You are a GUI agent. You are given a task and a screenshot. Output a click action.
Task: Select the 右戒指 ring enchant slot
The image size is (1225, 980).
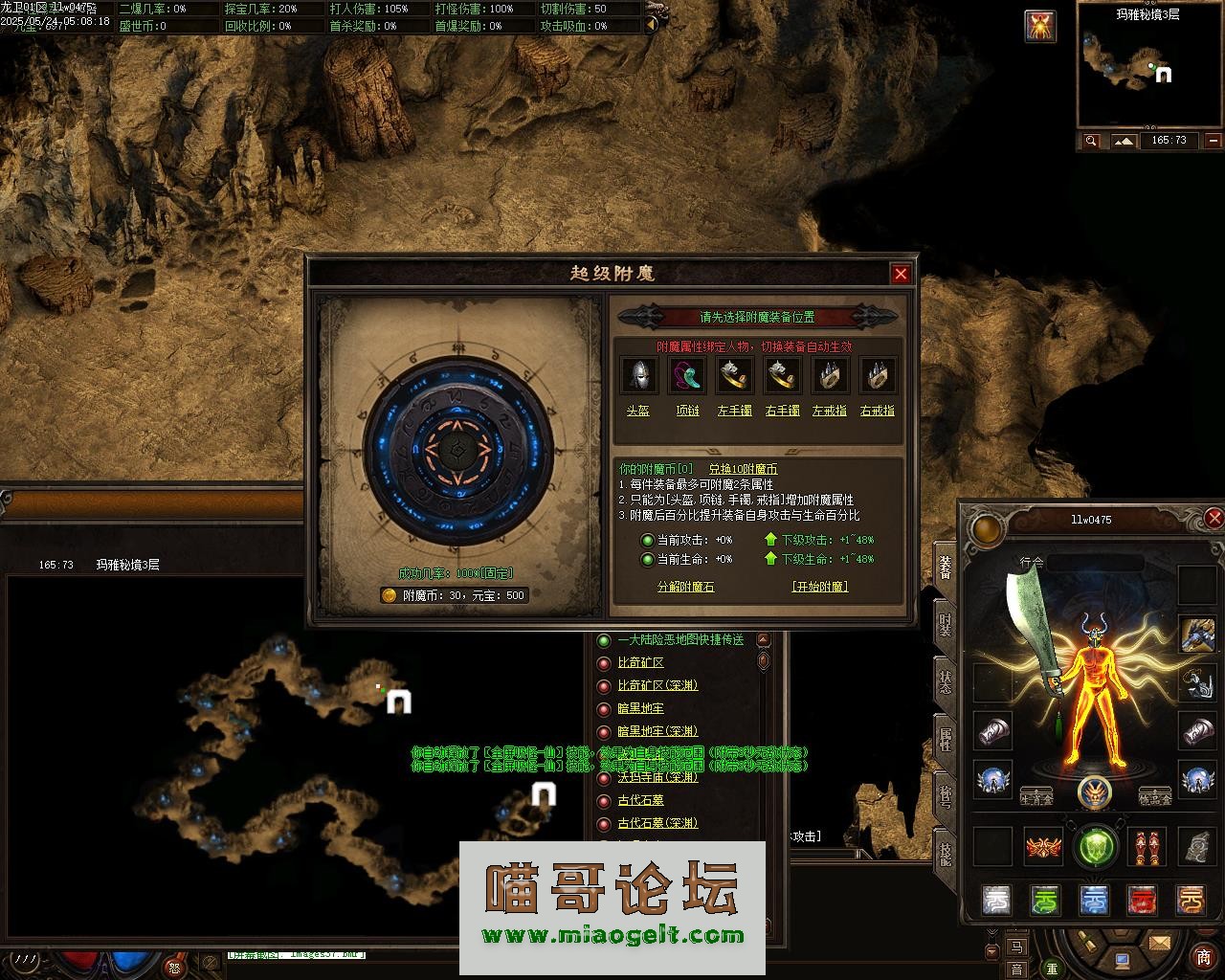(x=878, y=376)
